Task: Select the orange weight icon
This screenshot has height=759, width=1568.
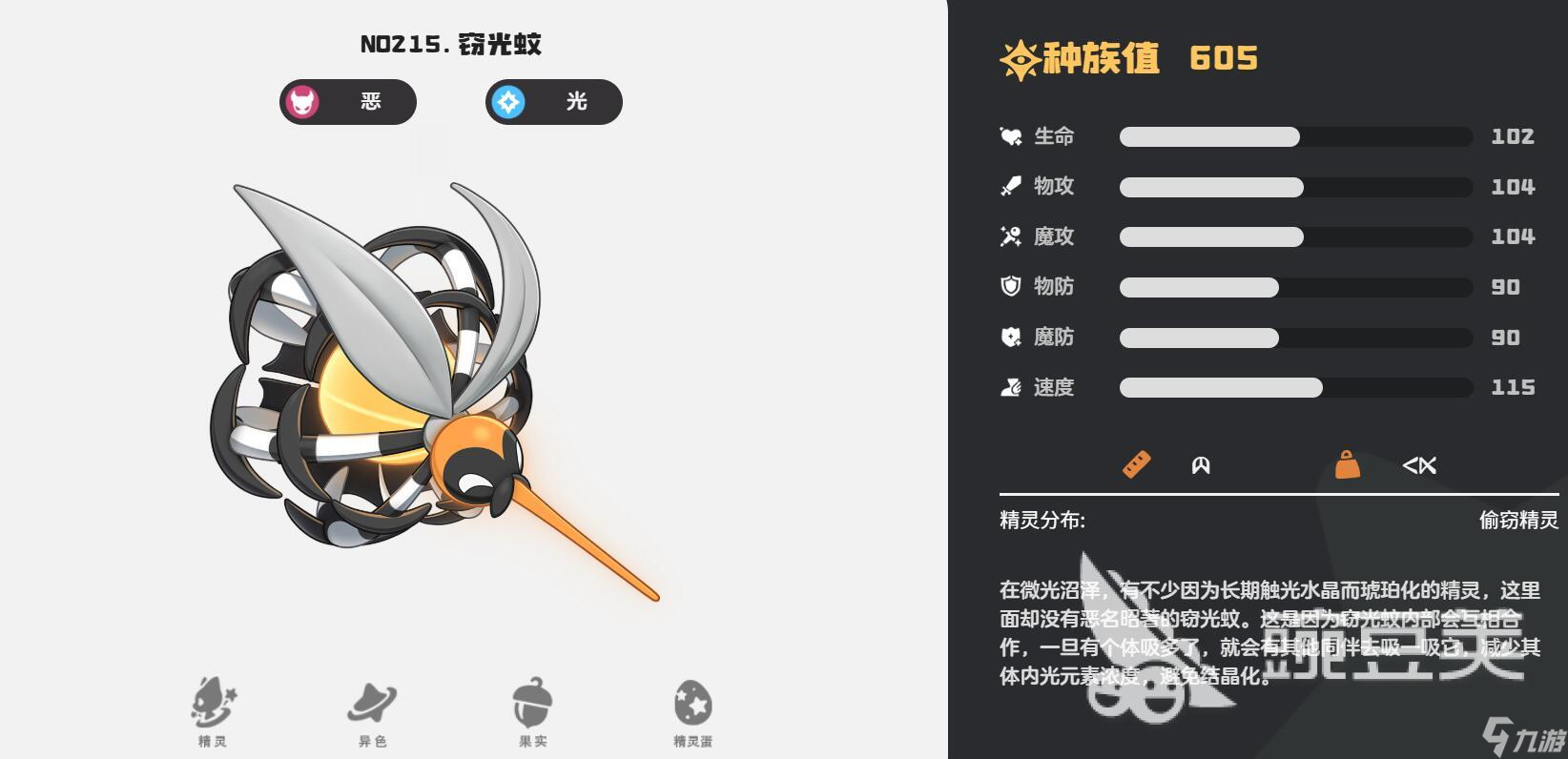Action: (x=1347, y=465)
